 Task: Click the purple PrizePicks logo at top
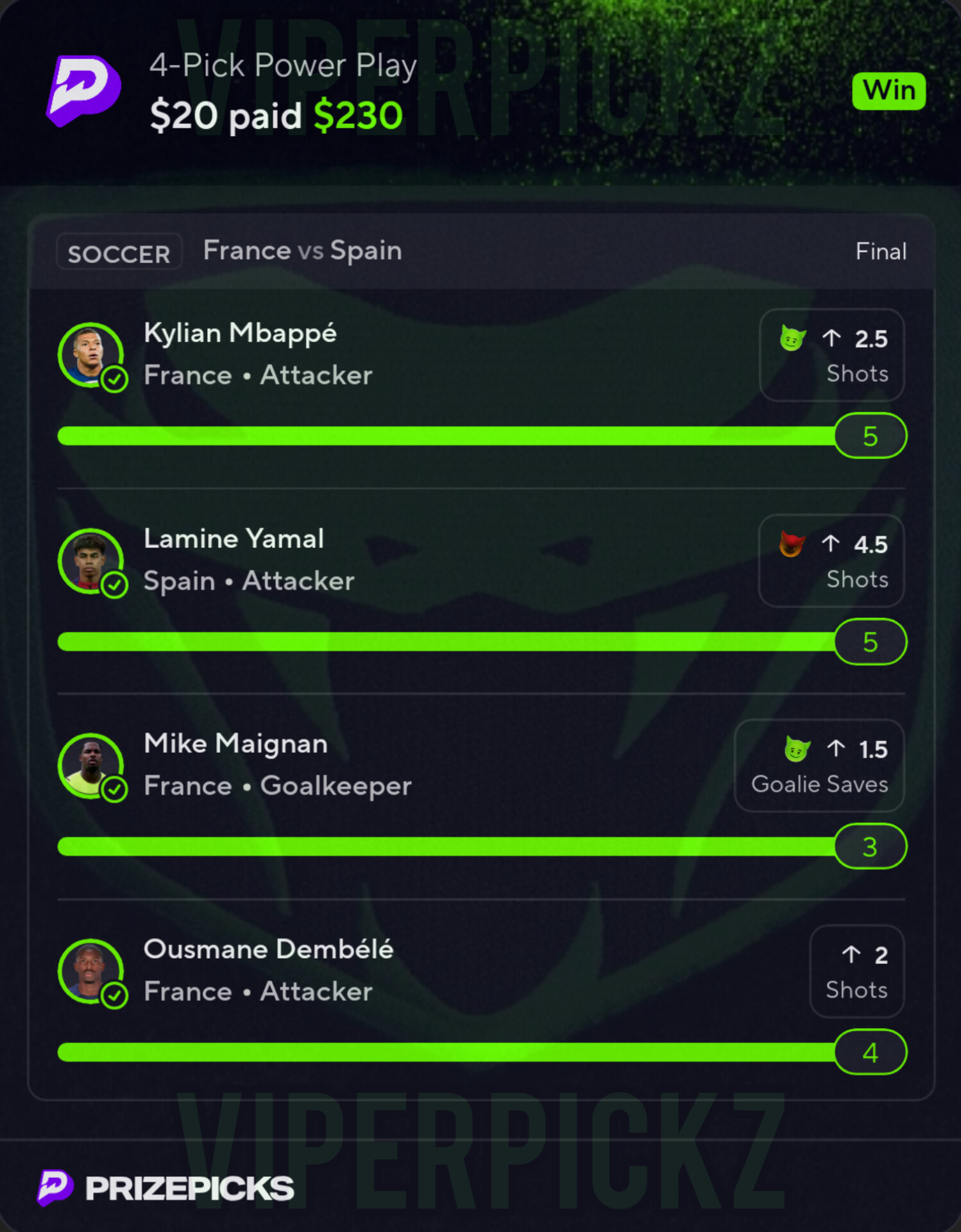(x=84, y=90)
